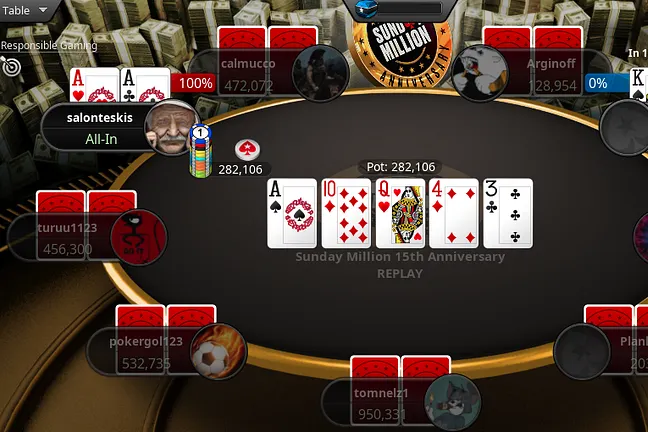Select pokergol123's soccer ball avatar
Image resolution: width=648 pixels, height=432 pixels.
pos(218,351)
